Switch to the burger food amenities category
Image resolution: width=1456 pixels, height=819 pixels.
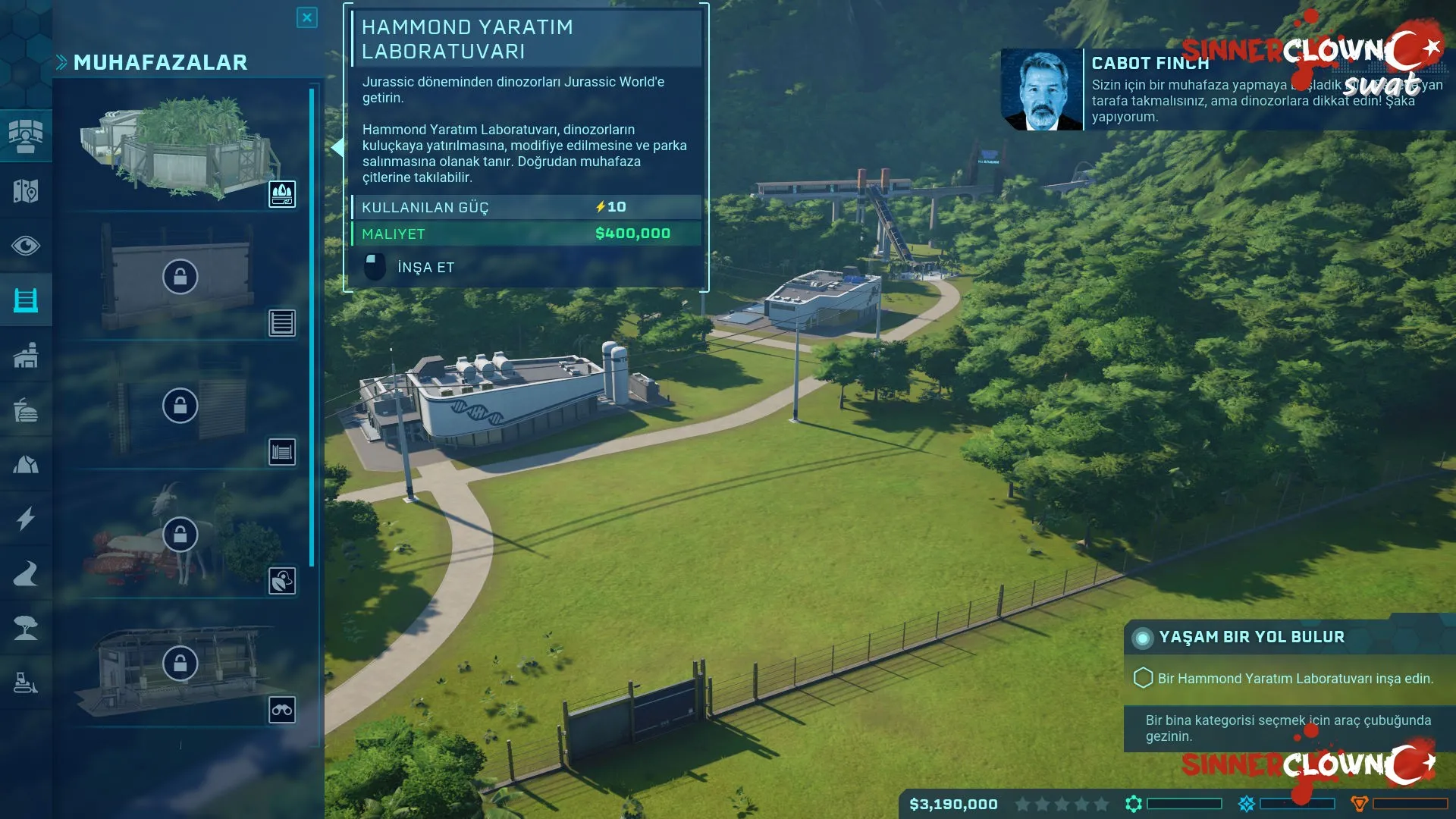coord(26,410)
